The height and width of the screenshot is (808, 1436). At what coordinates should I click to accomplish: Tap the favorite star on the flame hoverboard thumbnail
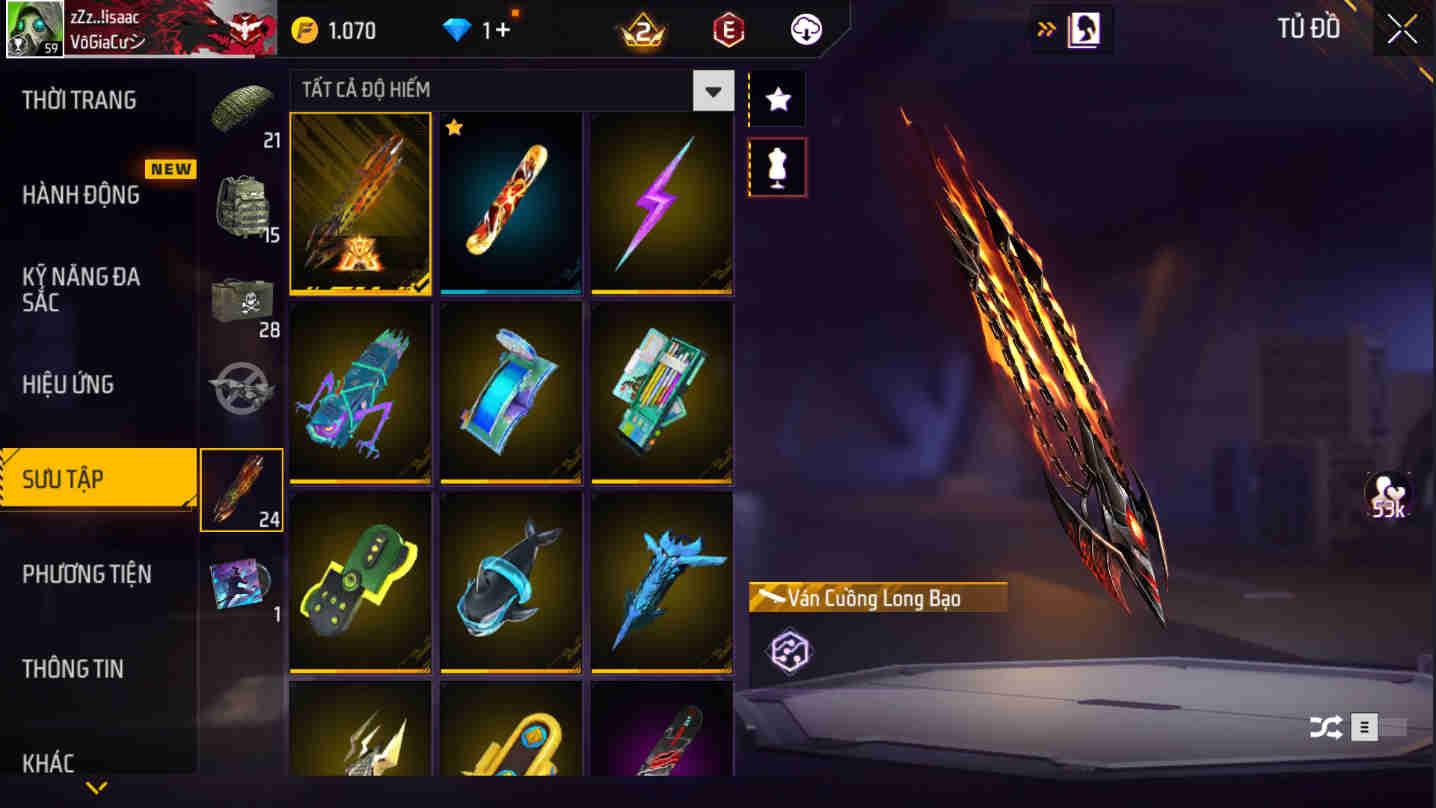pyautogui.click(x=455, y=127)
